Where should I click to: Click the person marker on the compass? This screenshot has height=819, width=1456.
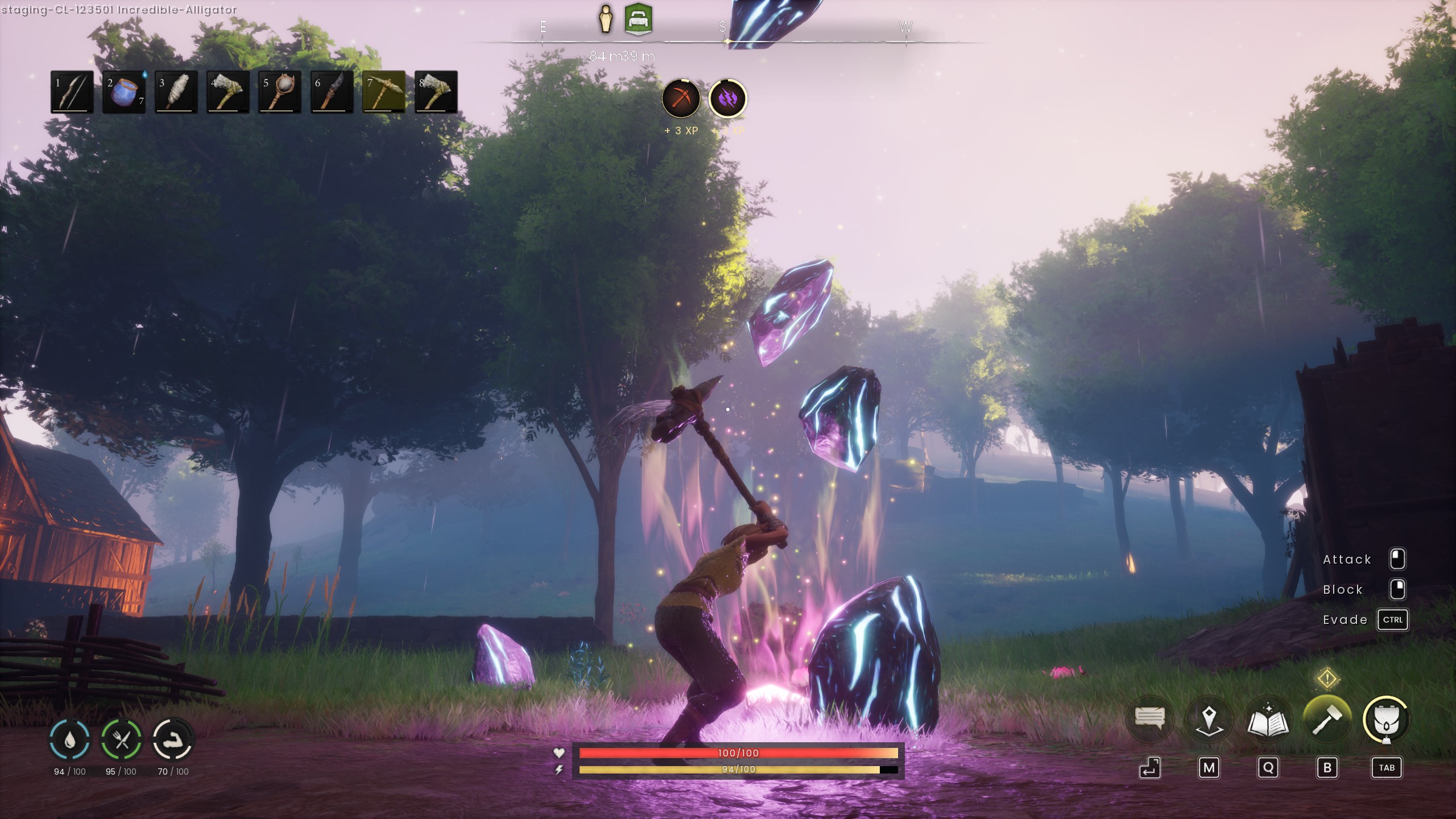pyautogui.click(x=606, y=20)
